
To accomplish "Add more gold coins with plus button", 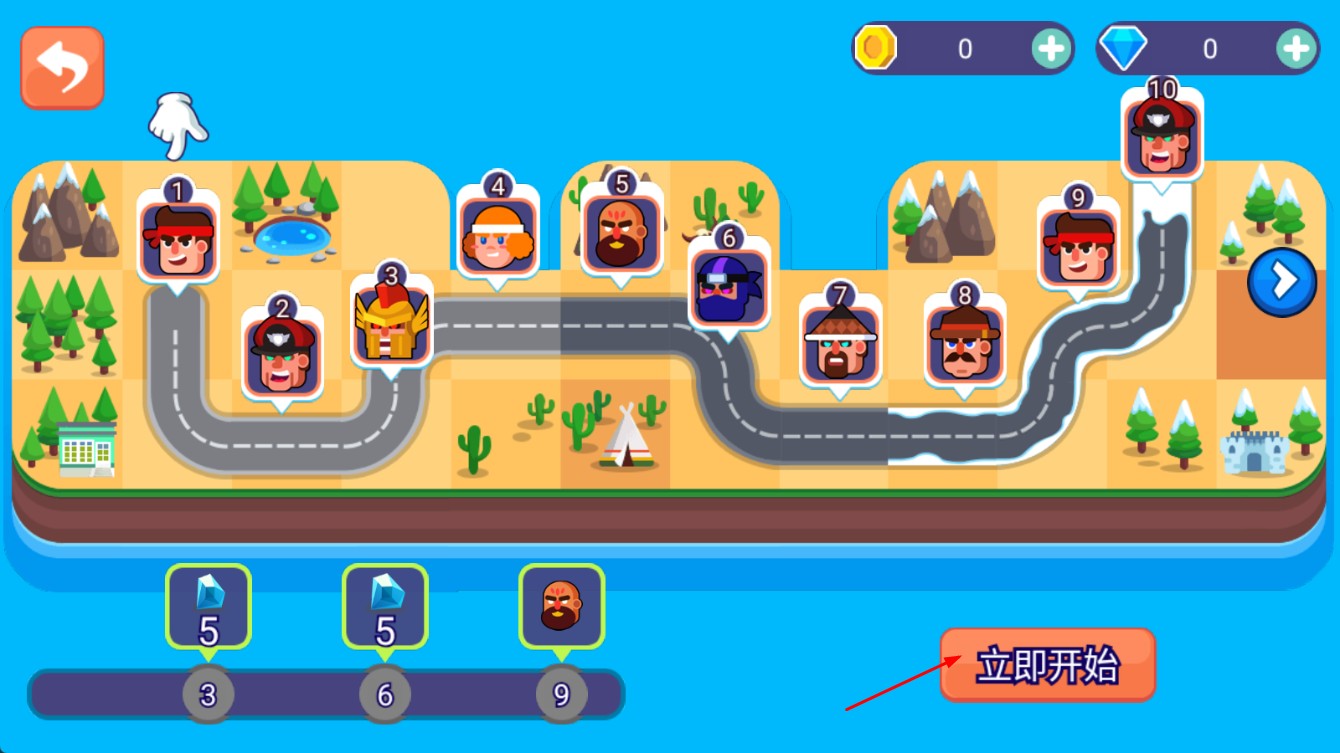I will coord(1050,48).
